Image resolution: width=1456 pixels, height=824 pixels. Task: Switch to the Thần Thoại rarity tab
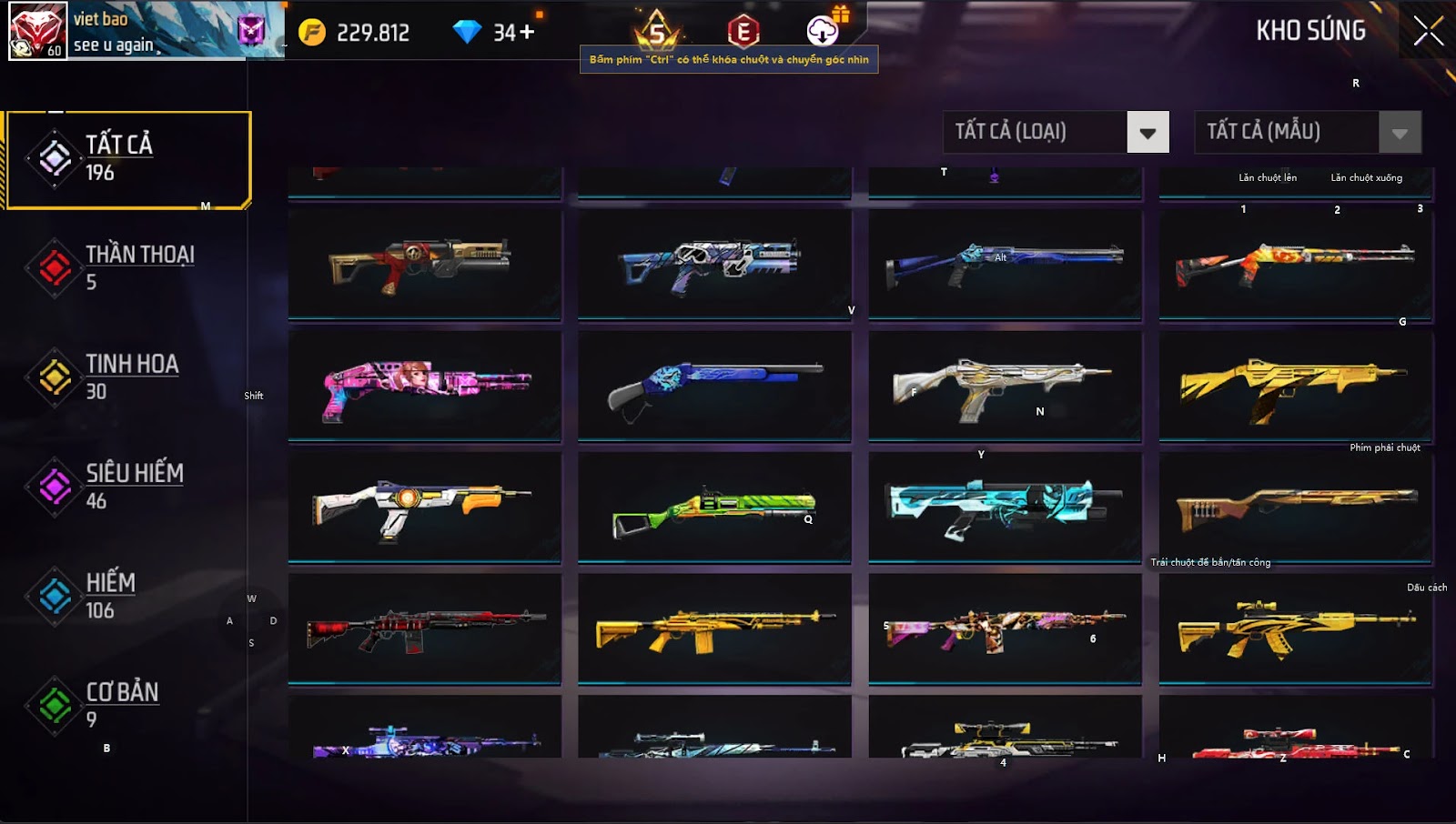(x=127, y=267)
